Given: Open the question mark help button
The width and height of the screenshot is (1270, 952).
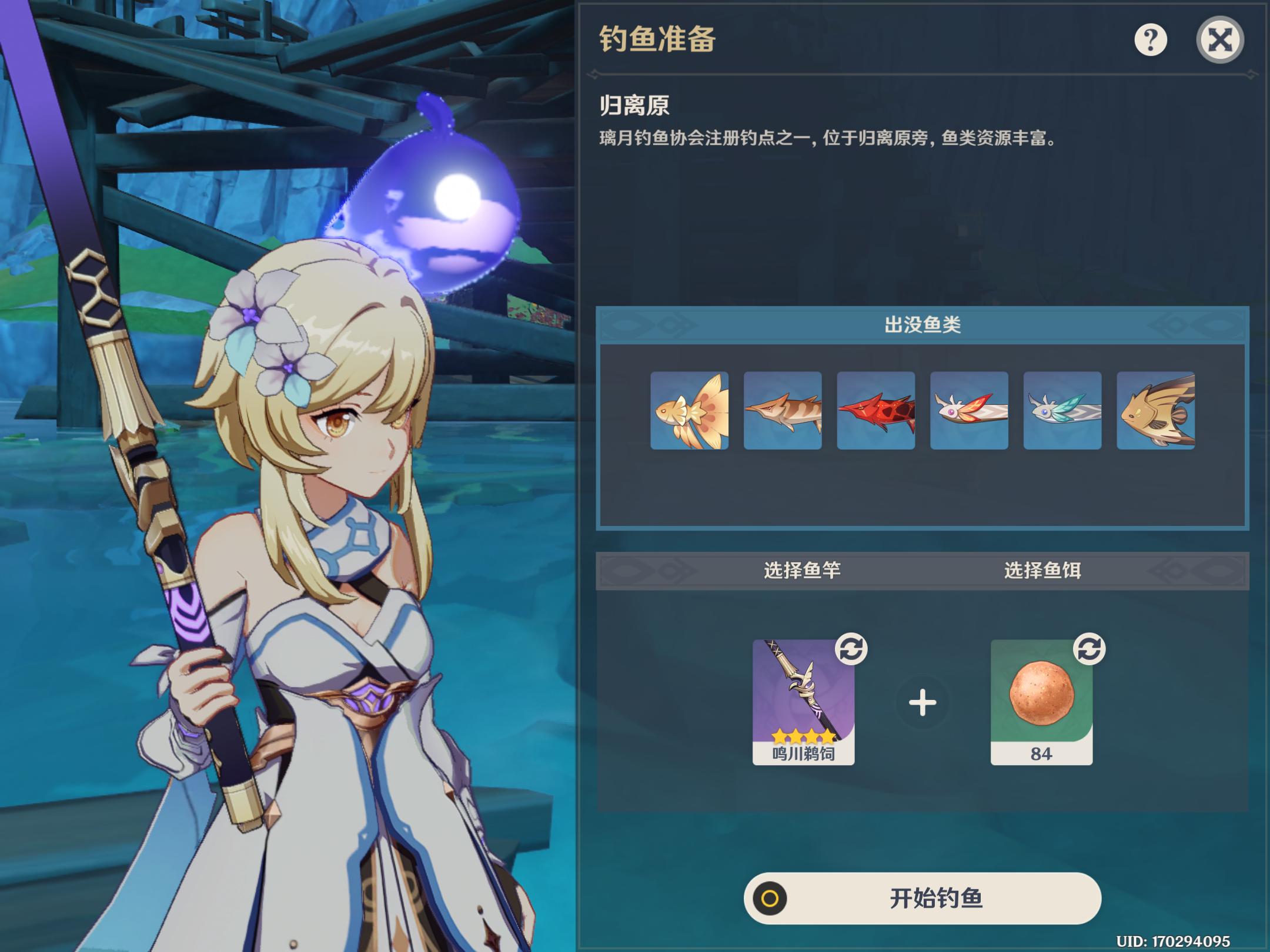Looking at the screenshot, I should (1150, 40).
